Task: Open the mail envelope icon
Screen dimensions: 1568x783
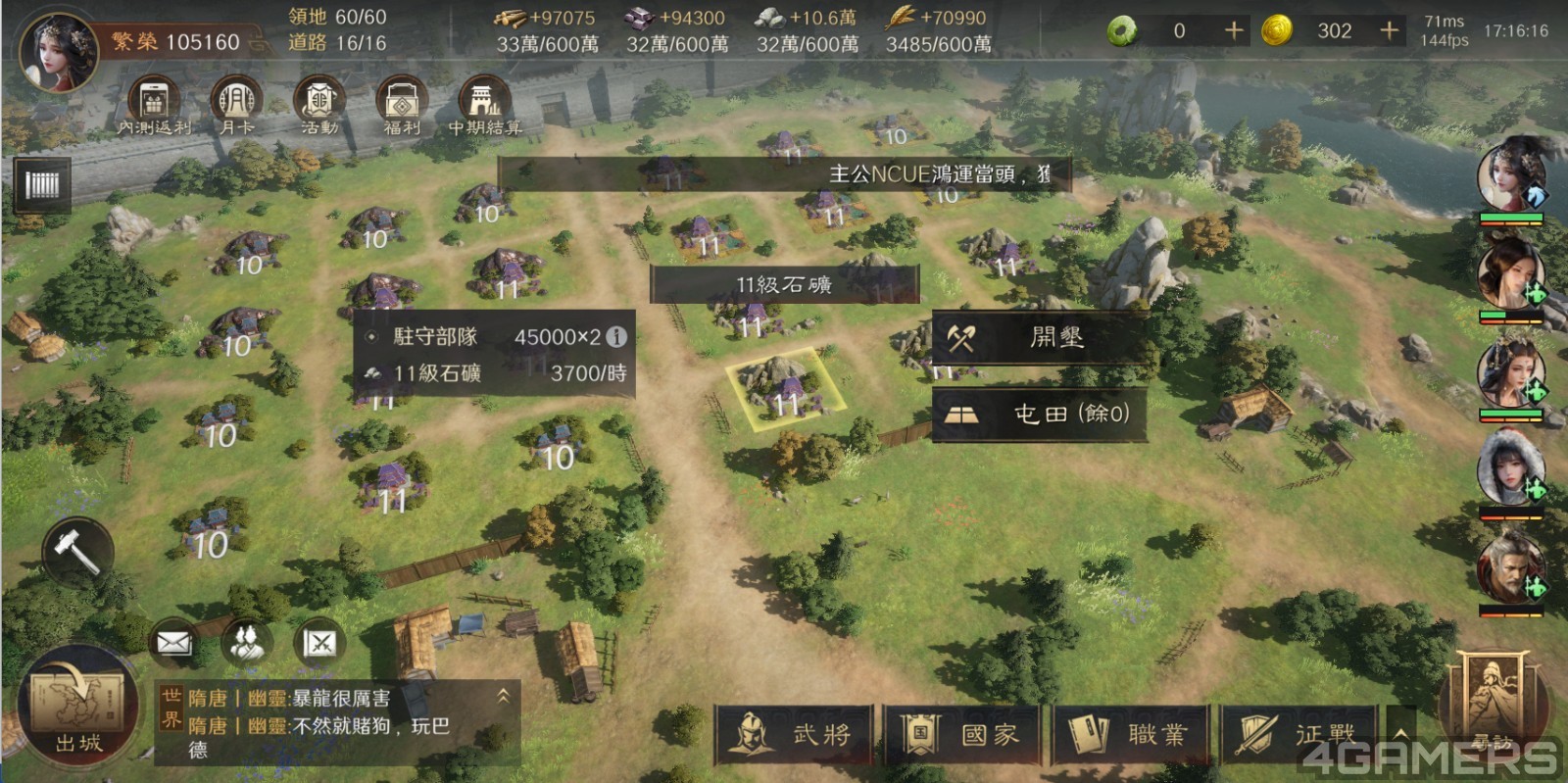Action: pyautogui.click(x=173, y=643)
